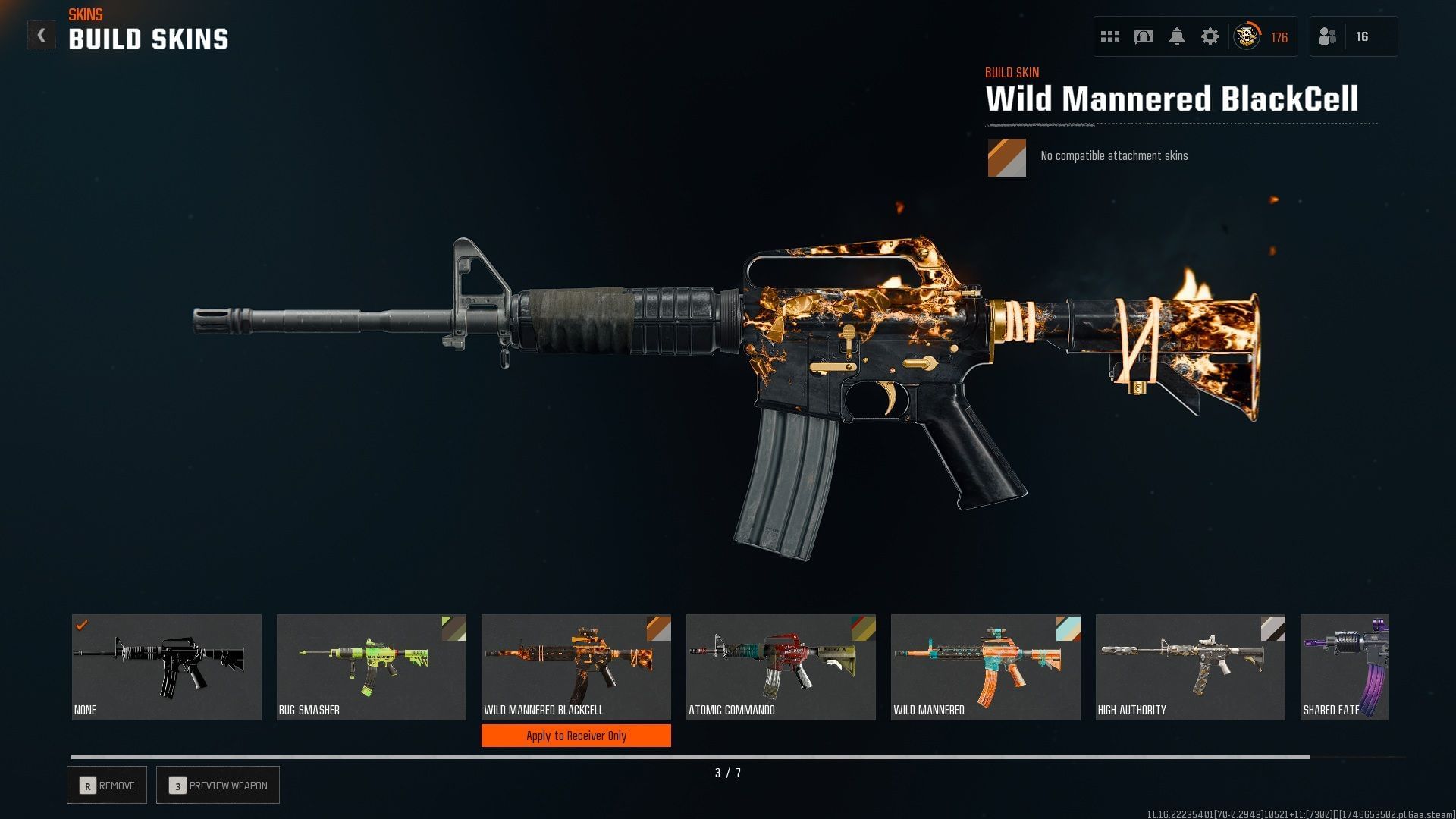Screen dimensions: 1456x819
Task: Pick the Atomic Commando skin
Action: tap(781, 667)
